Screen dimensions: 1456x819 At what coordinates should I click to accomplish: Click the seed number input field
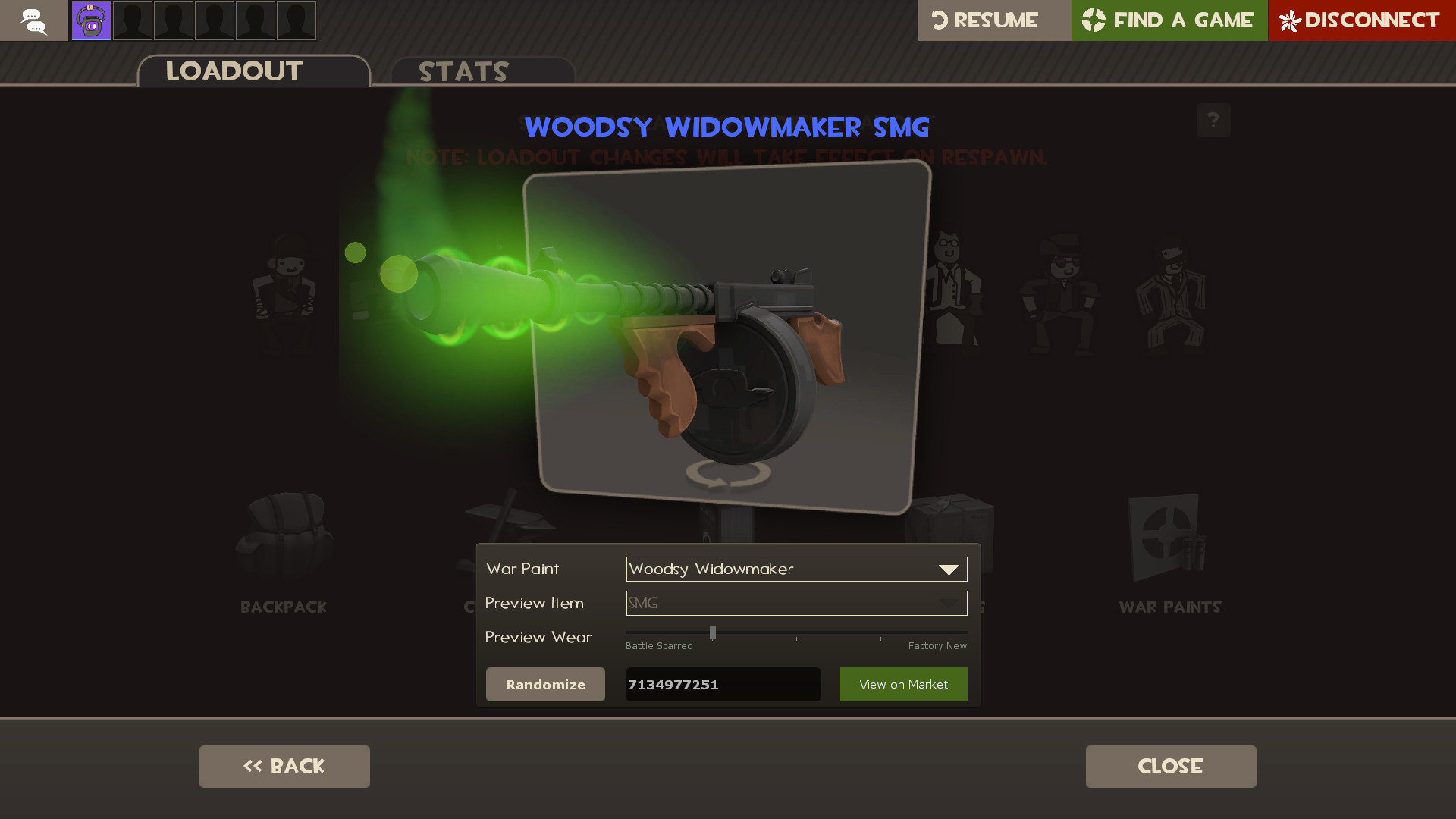(x=722, y=684)
